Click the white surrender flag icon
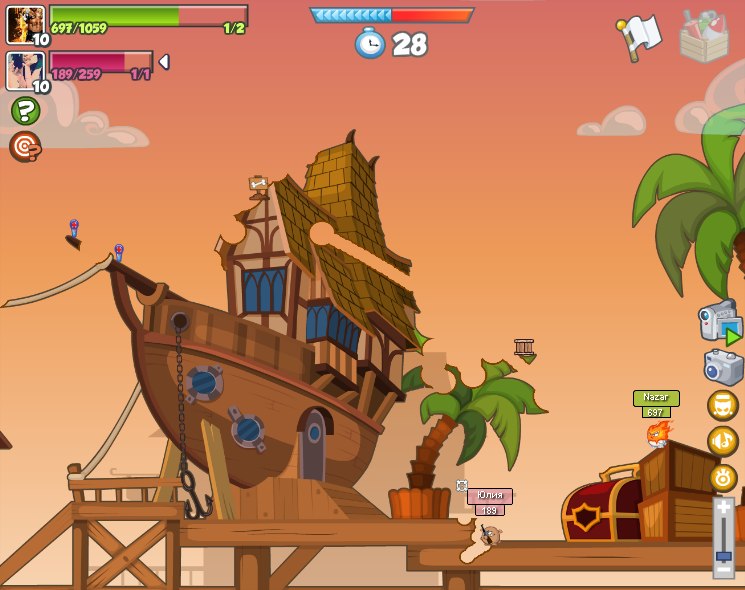Screen dimensions: 745x590 click(640, 37)
